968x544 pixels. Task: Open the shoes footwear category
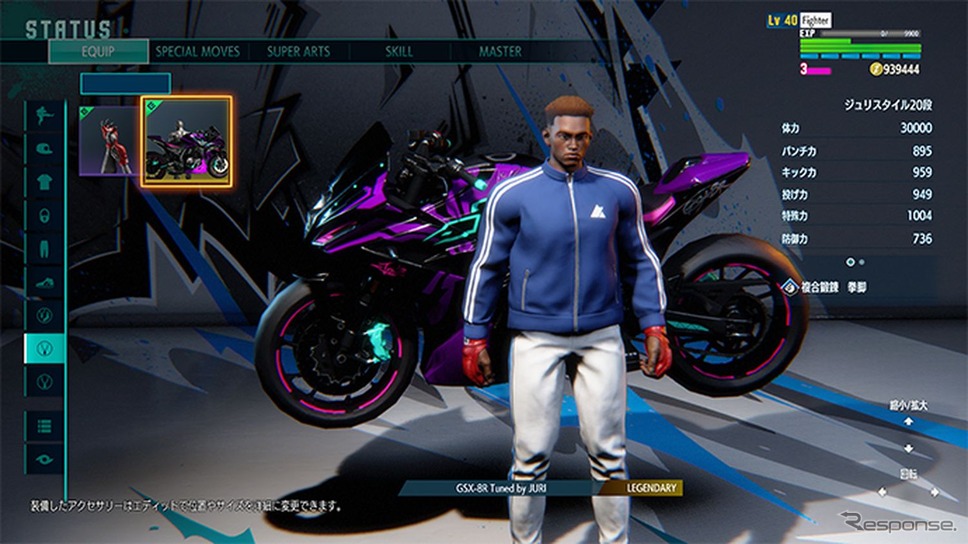[44, 282]
